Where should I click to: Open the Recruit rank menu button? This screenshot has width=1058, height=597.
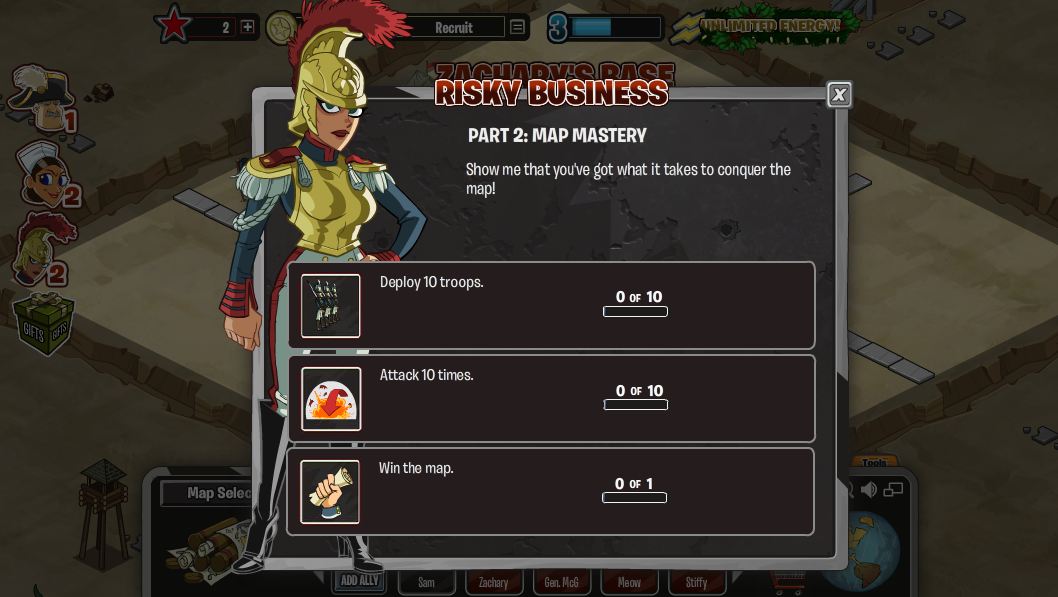pos(517,27)
